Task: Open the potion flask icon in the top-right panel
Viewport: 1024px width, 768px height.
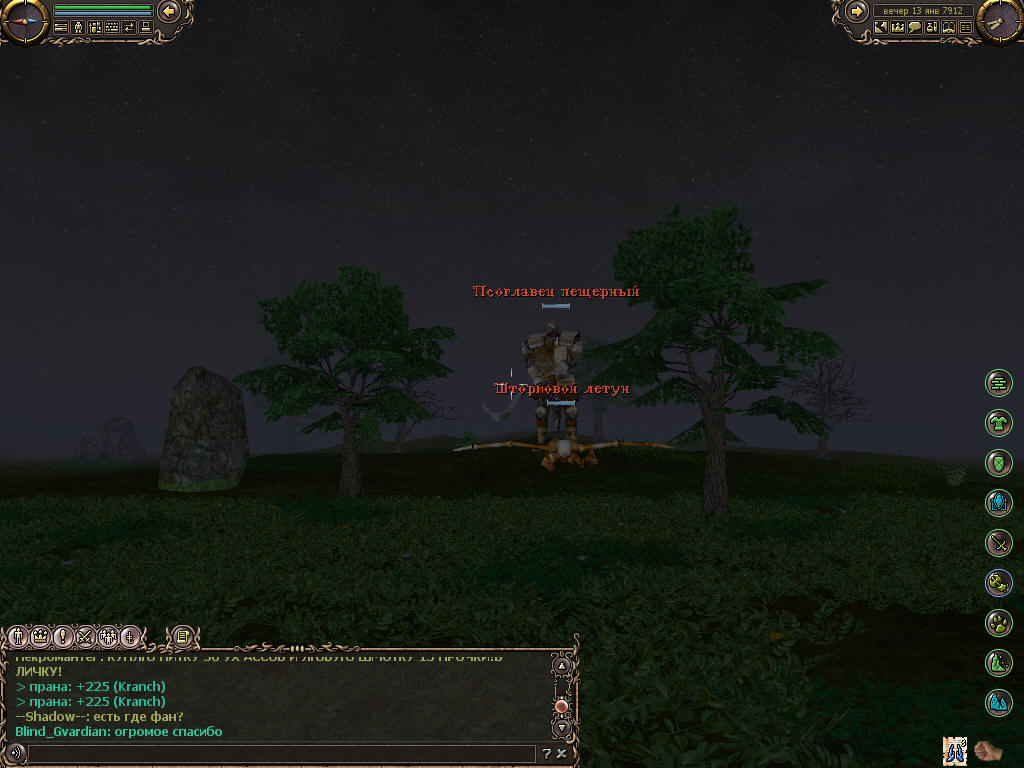Action: coord(932,28)
